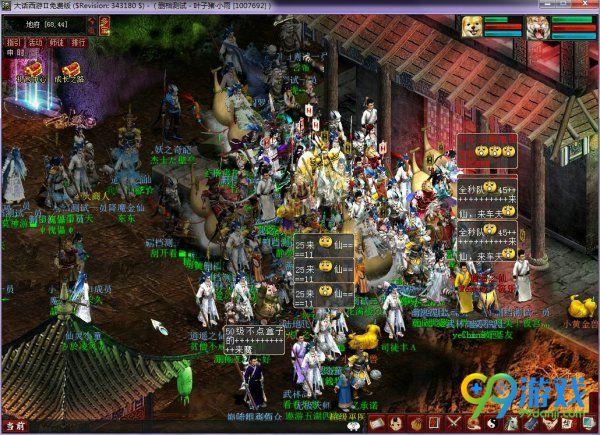
Task: Select the 师徒 mentor tab
Action: tap(57, 43)
